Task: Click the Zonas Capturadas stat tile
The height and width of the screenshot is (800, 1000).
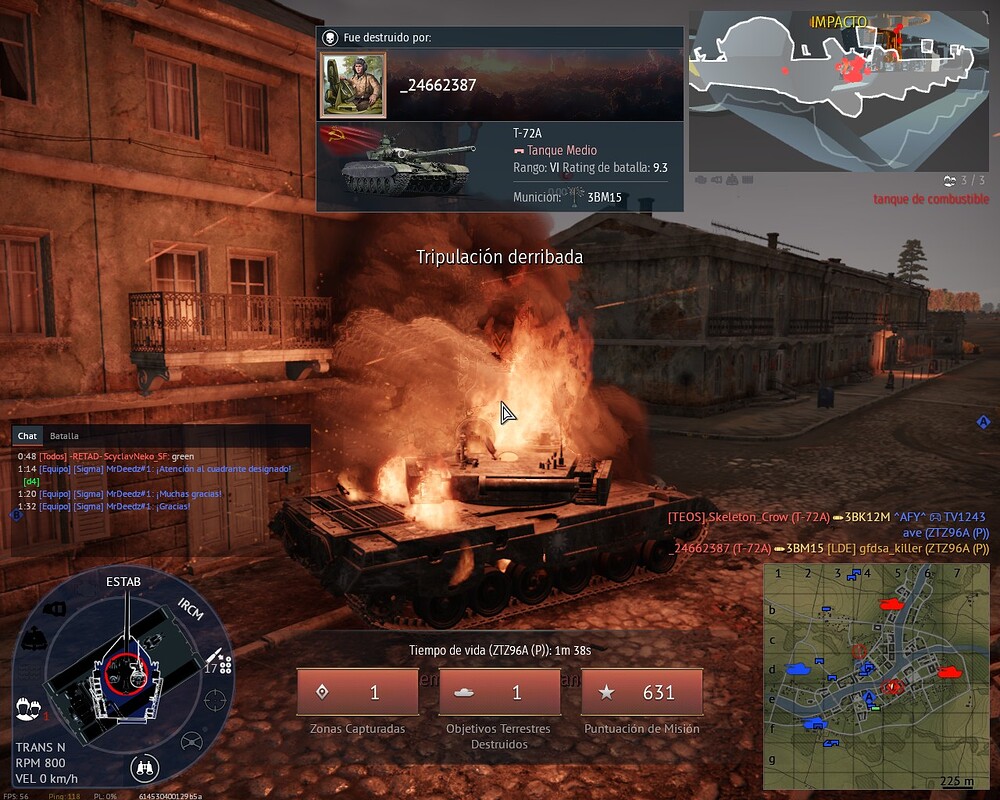Action: pyautogui.click(x=357, y=692)
